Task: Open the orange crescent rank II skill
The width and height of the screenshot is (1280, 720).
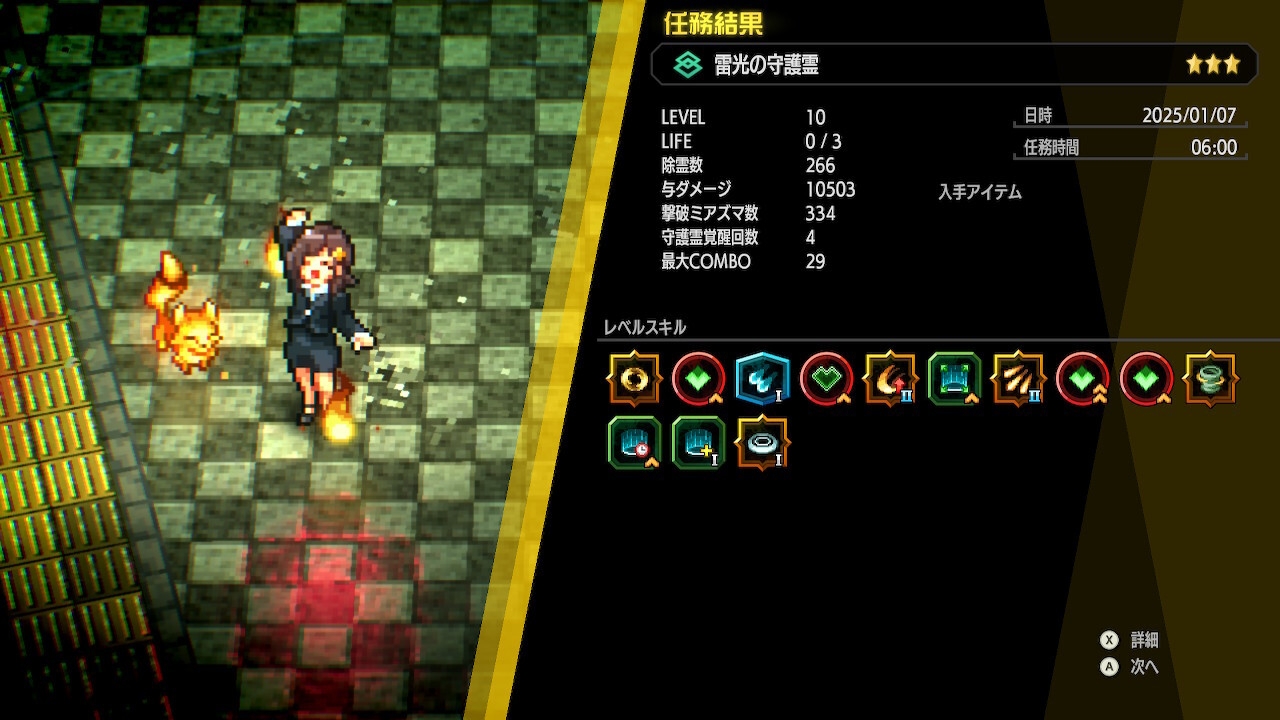Action: click(889, 380)
